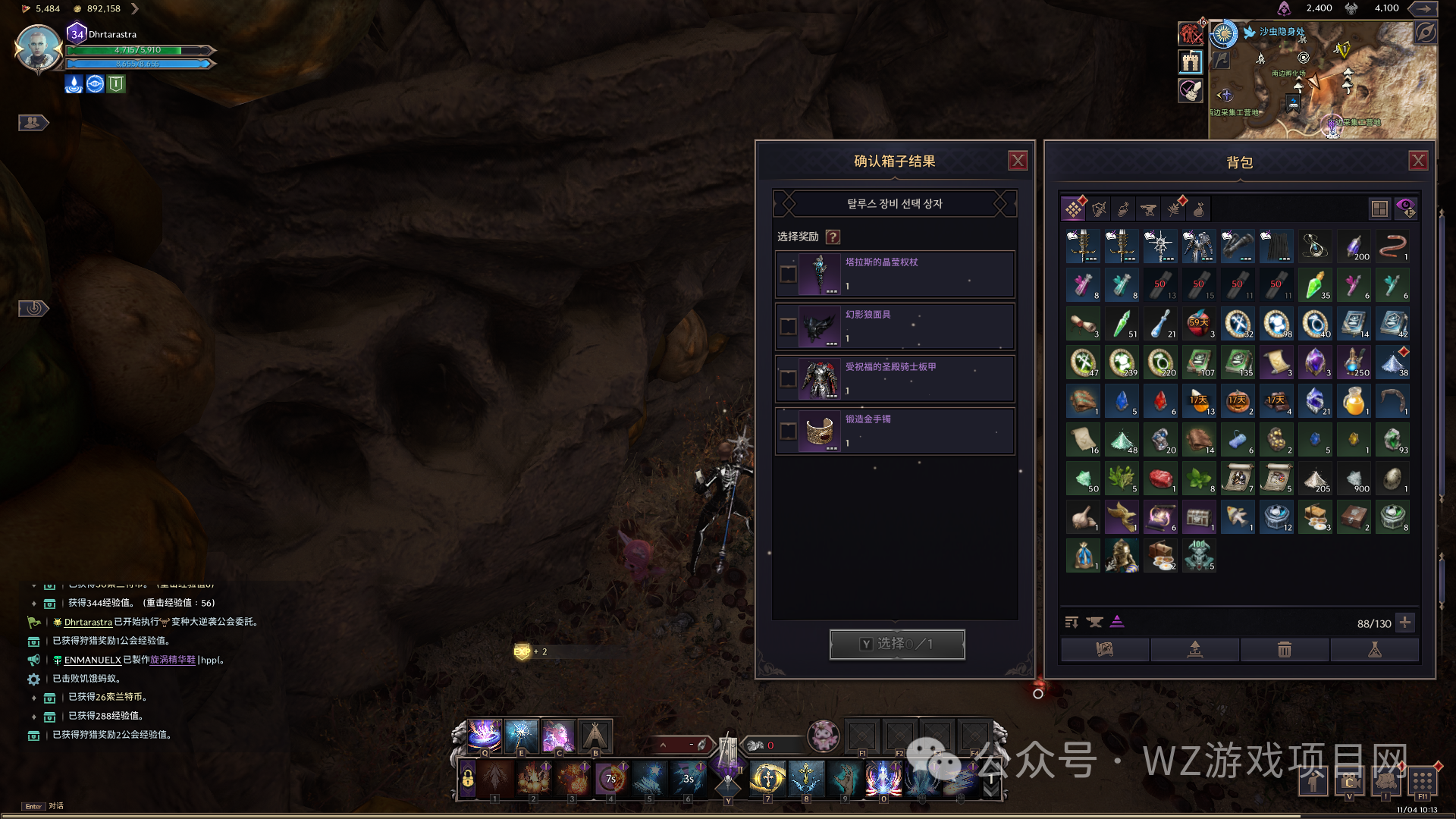Confirm reward with the 选择 button
This screenshot has height=819, width=1456.
click(897, 644)
